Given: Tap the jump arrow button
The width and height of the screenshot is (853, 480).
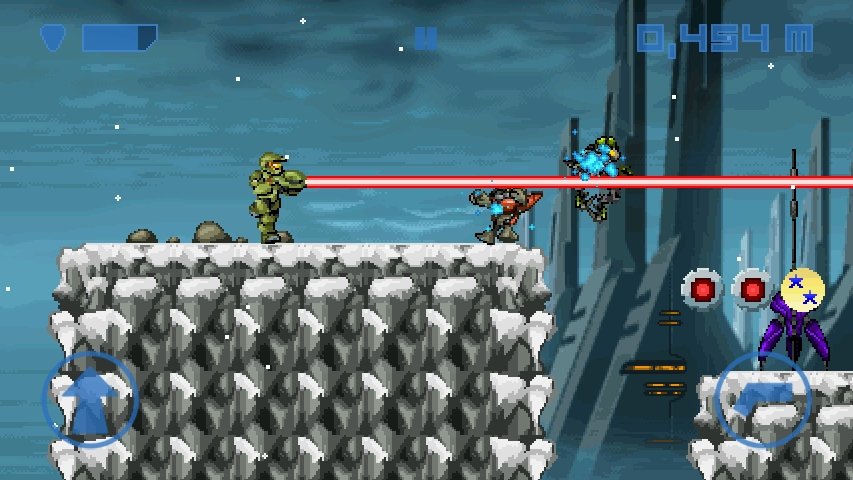Looking at the screenshot, I should (x=90, y=399).
